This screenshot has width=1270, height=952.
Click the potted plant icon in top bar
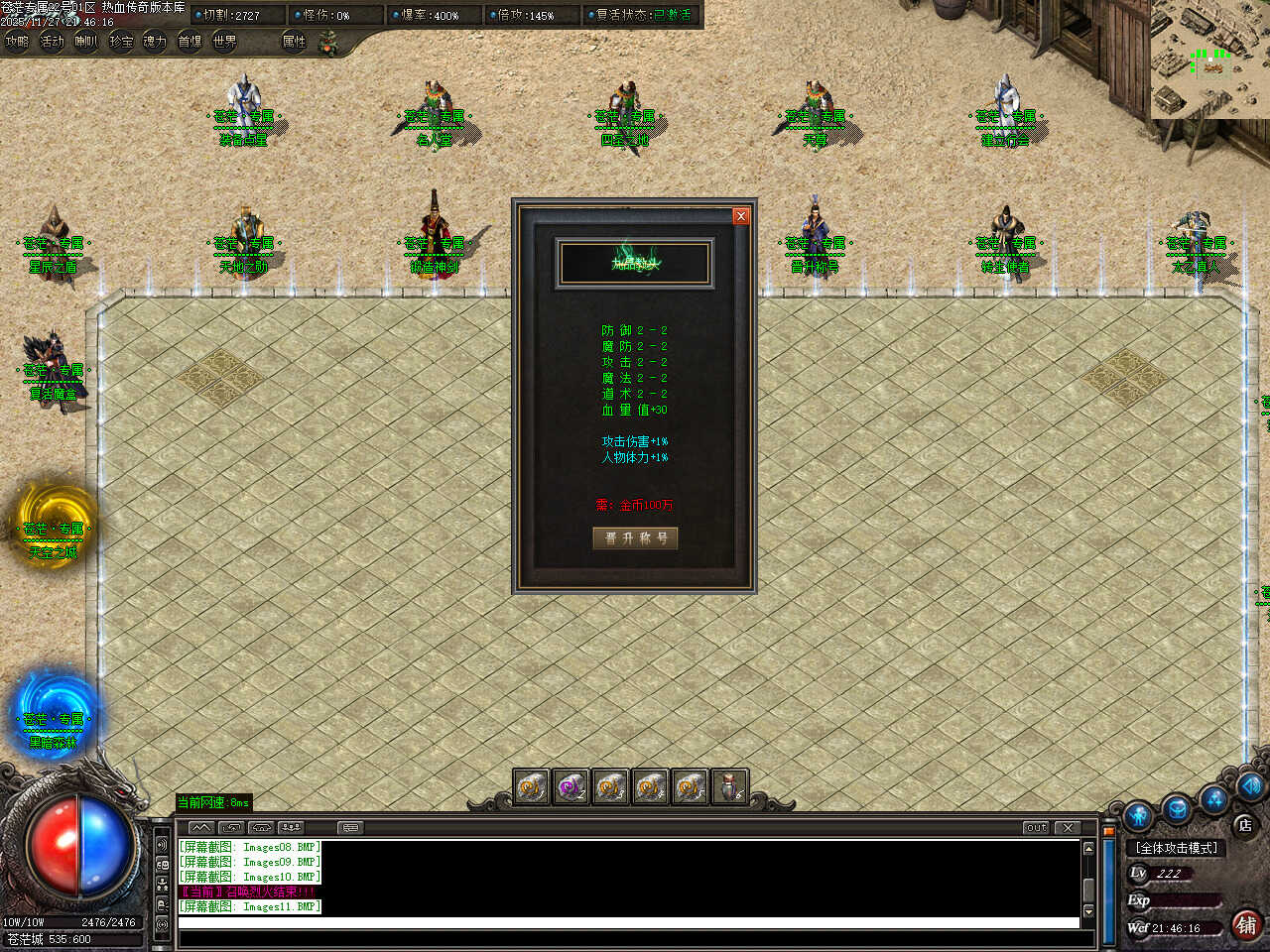[328, 42]
